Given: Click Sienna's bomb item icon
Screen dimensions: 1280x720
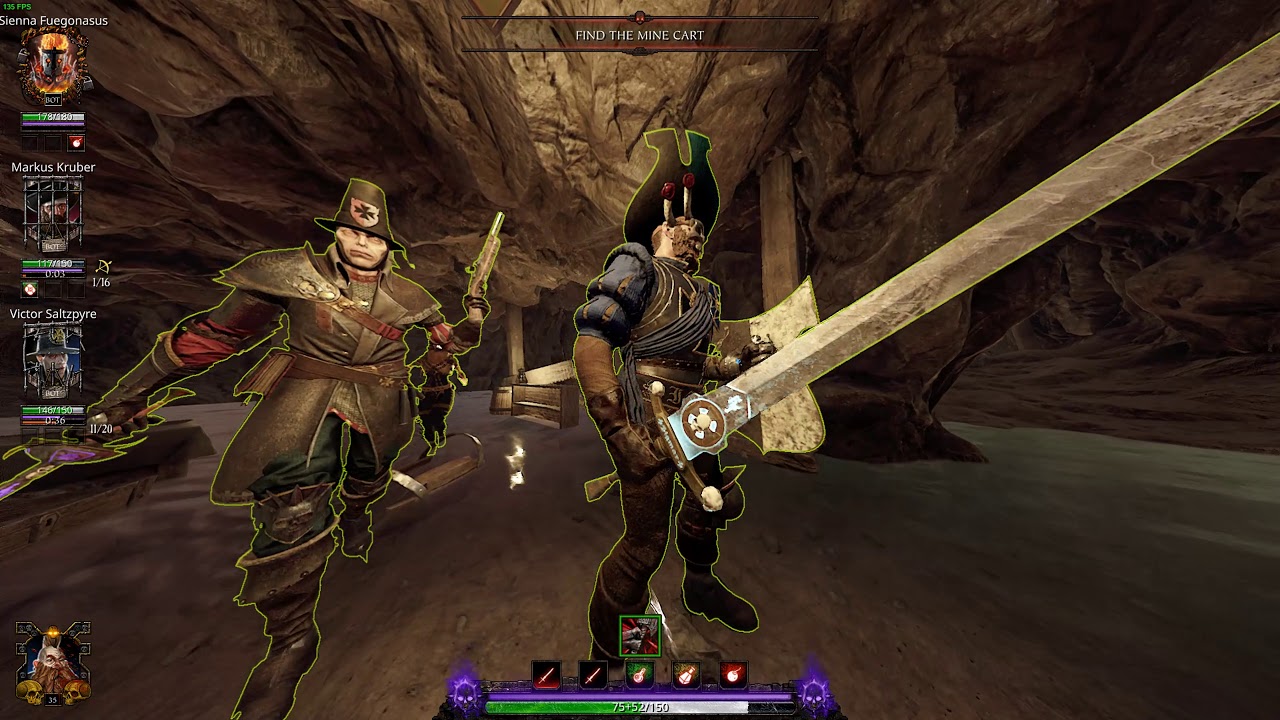Looking at the screenshot, I should [76, 143].
